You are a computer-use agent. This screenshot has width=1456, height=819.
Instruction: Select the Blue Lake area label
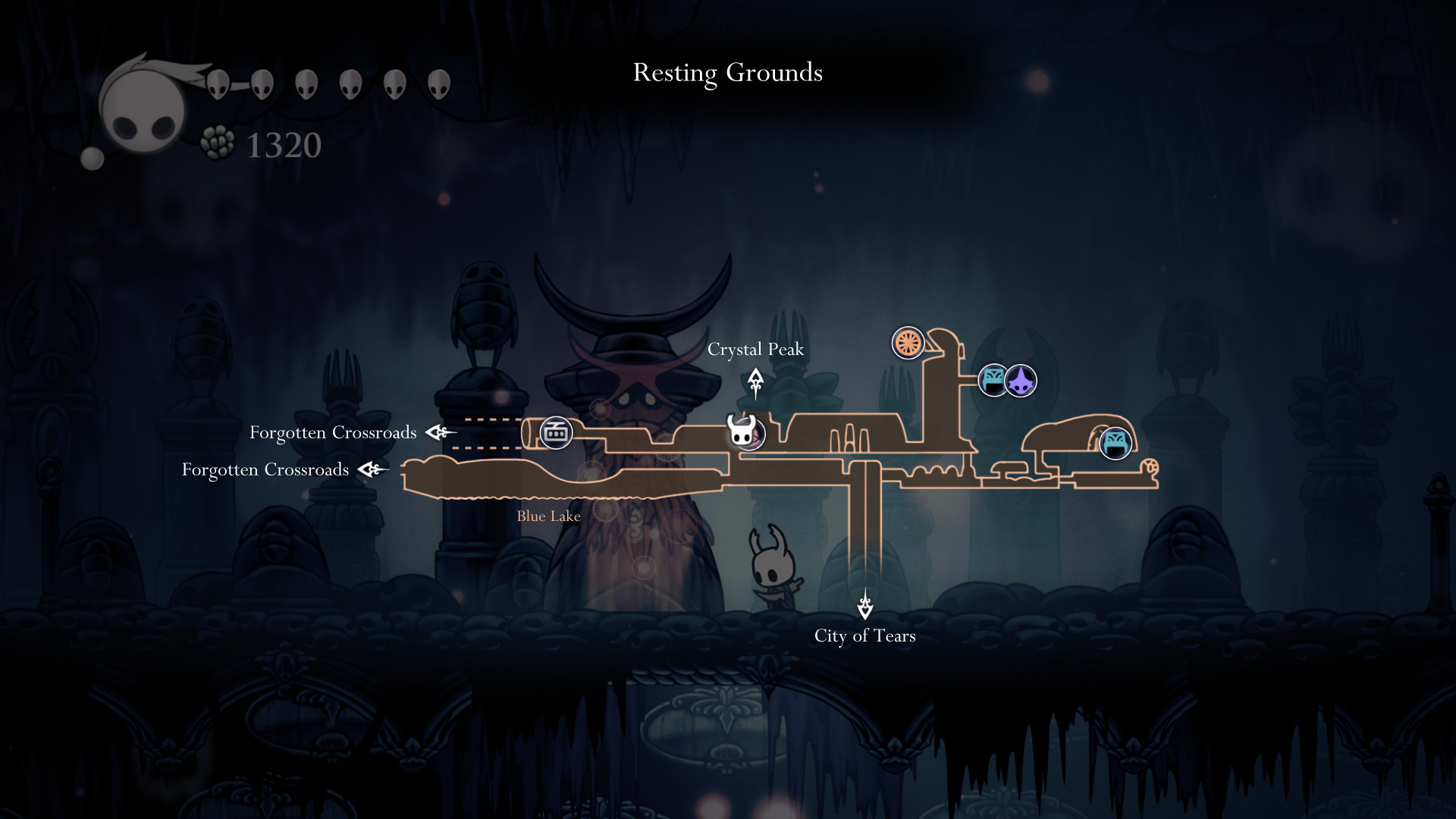(x=548, y=516)
